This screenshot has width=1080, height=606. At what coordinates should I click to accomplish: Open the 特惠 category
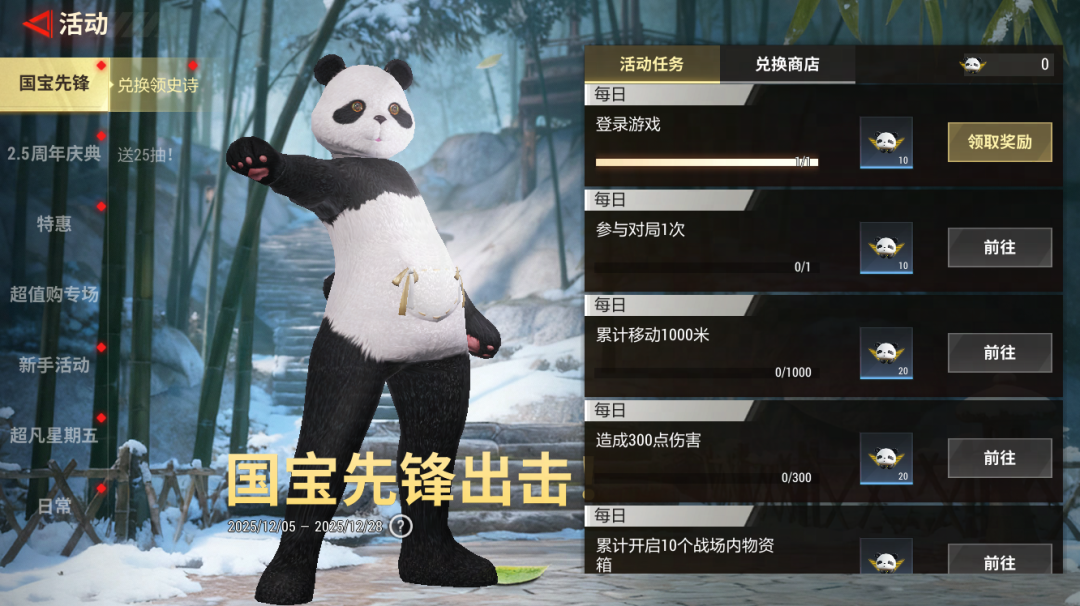coord(54,224)
